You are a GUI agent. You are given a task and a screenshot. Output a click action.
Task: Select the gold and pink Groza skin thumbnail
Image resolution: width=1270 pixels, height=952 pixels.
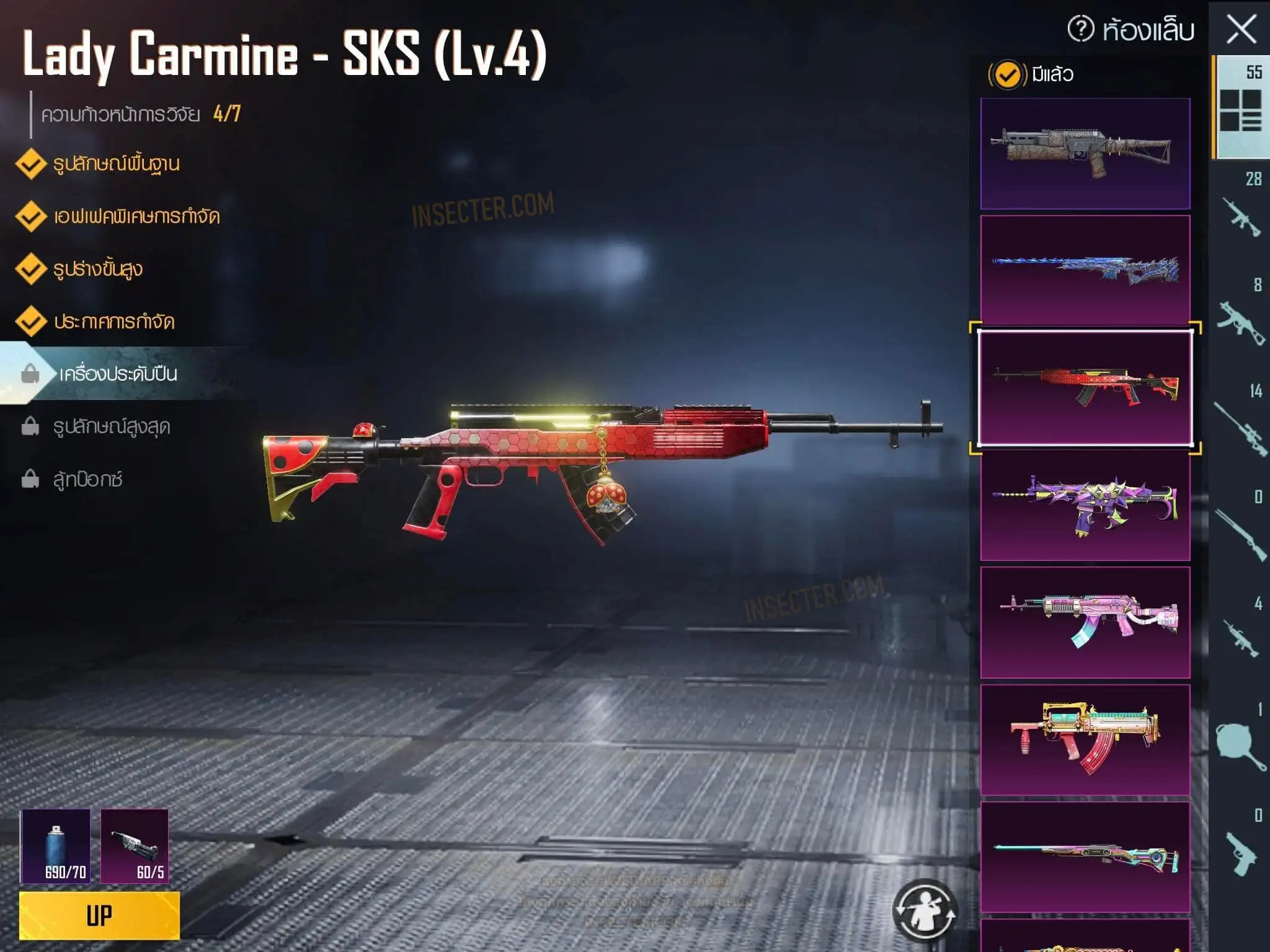[1085, 739]
